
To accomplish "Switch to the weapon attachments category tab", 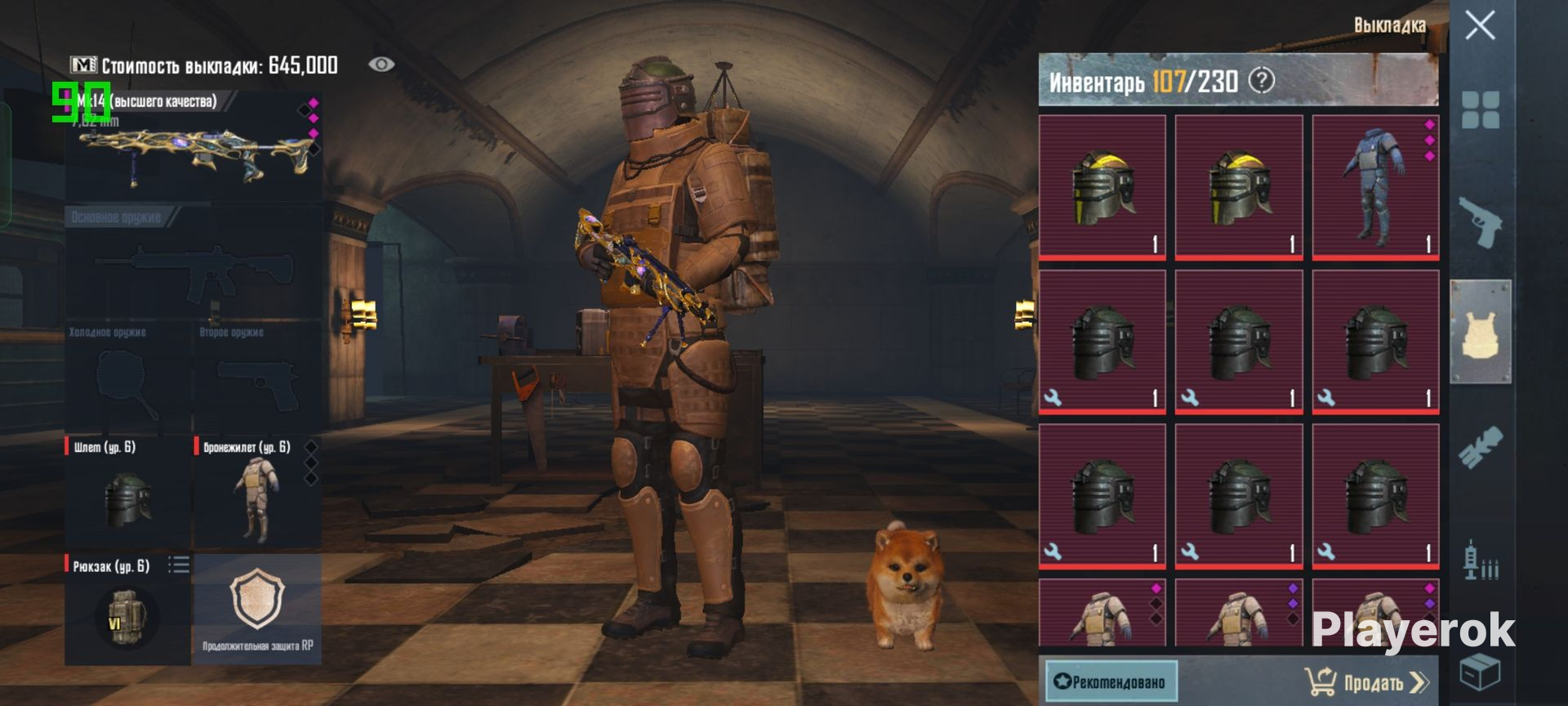I will point(1481,447).
